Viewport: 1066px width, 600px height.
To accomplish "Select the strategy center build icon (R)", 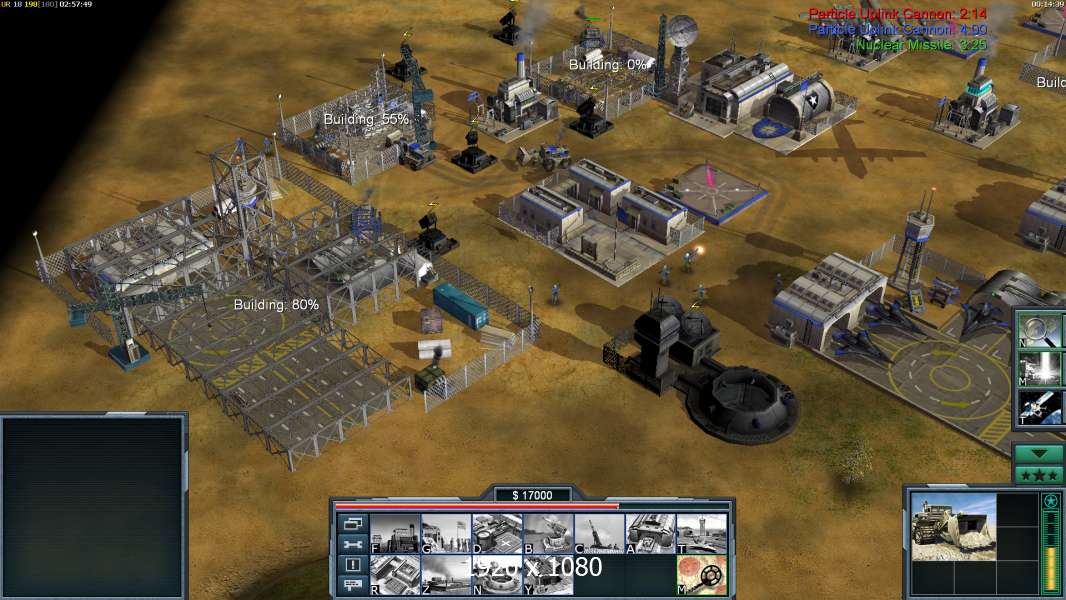I will (x=395, y=575).
